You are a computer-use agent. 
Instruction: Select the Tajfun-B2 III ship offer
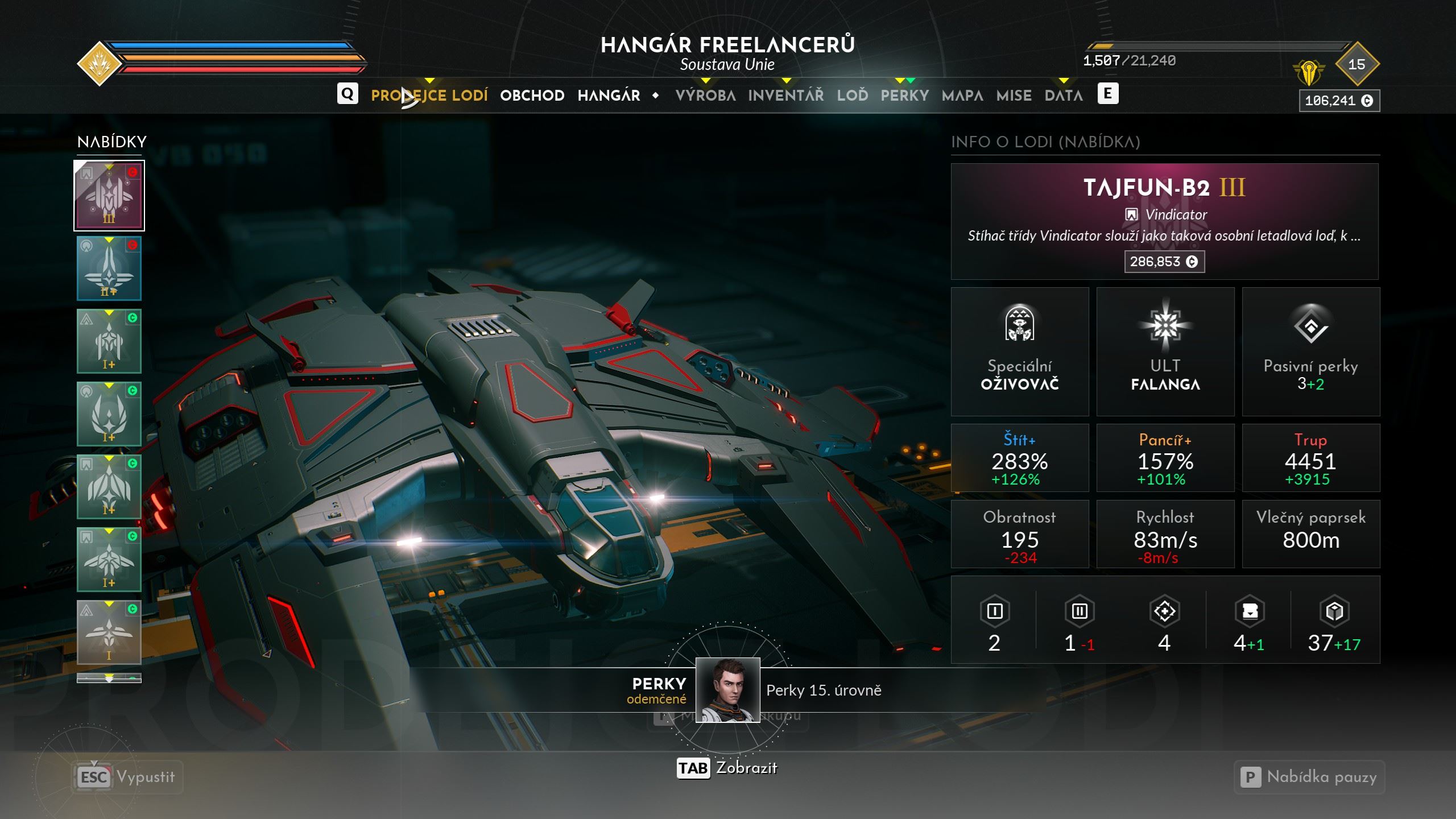coord(109,196)
